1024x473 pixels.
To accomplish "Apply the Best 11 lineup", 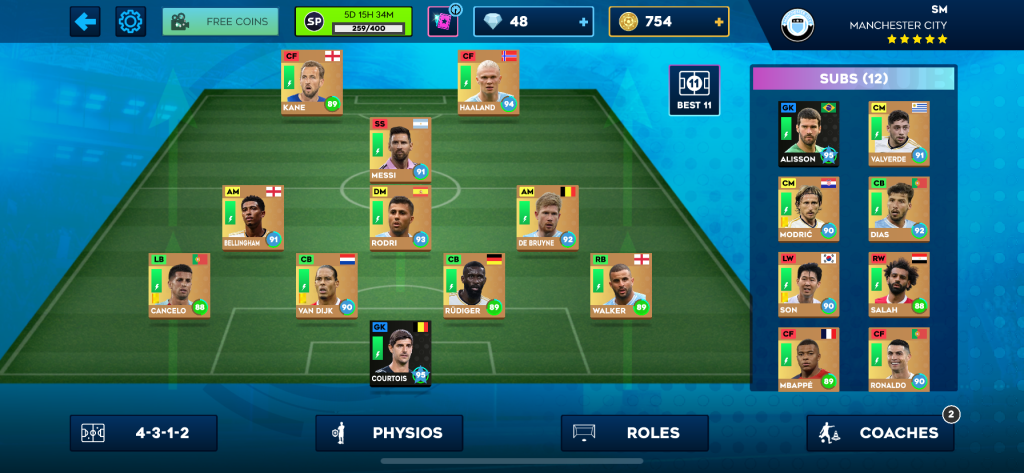I will (693, 90).
